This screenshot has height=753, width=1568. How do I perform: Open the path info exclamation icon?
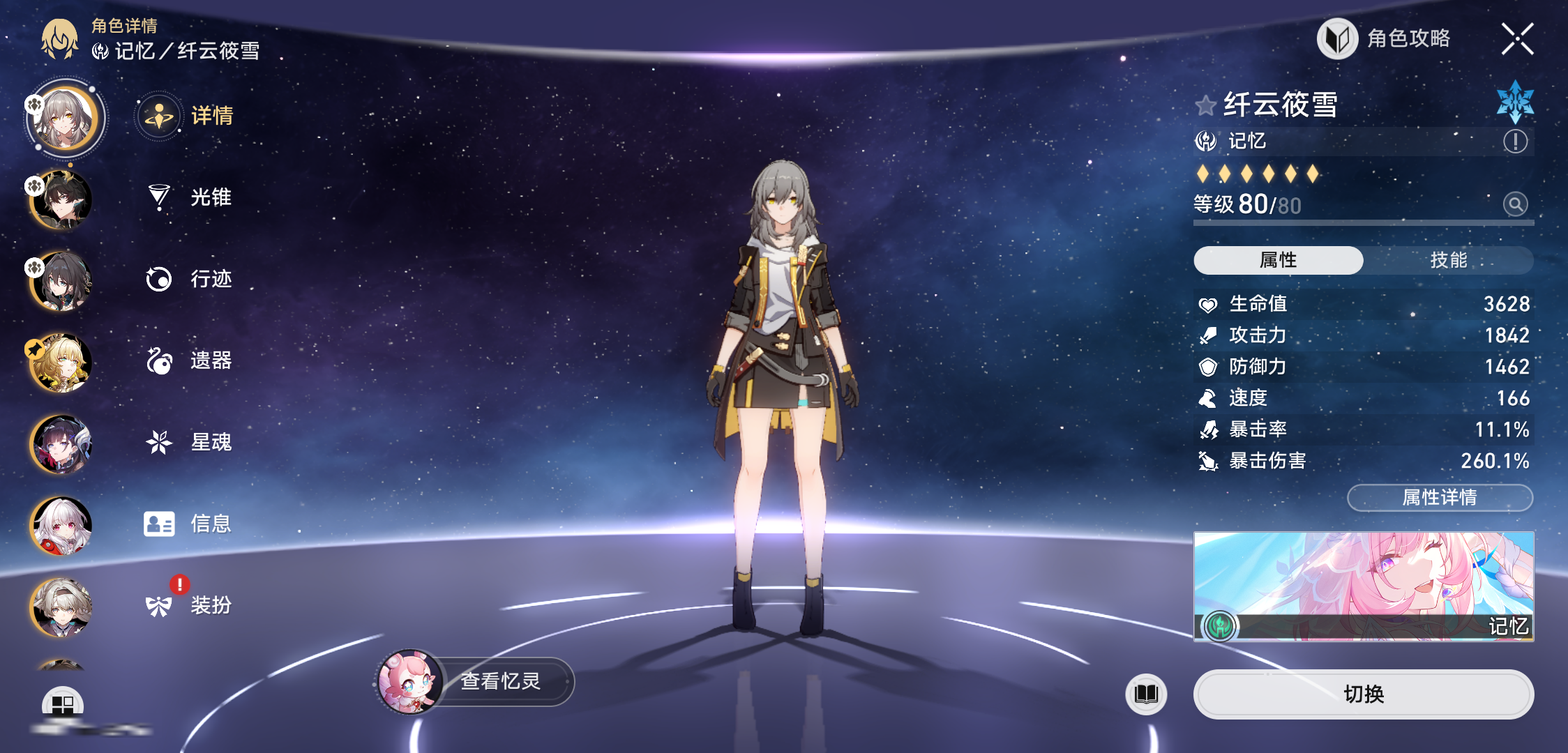[1515, 142]
